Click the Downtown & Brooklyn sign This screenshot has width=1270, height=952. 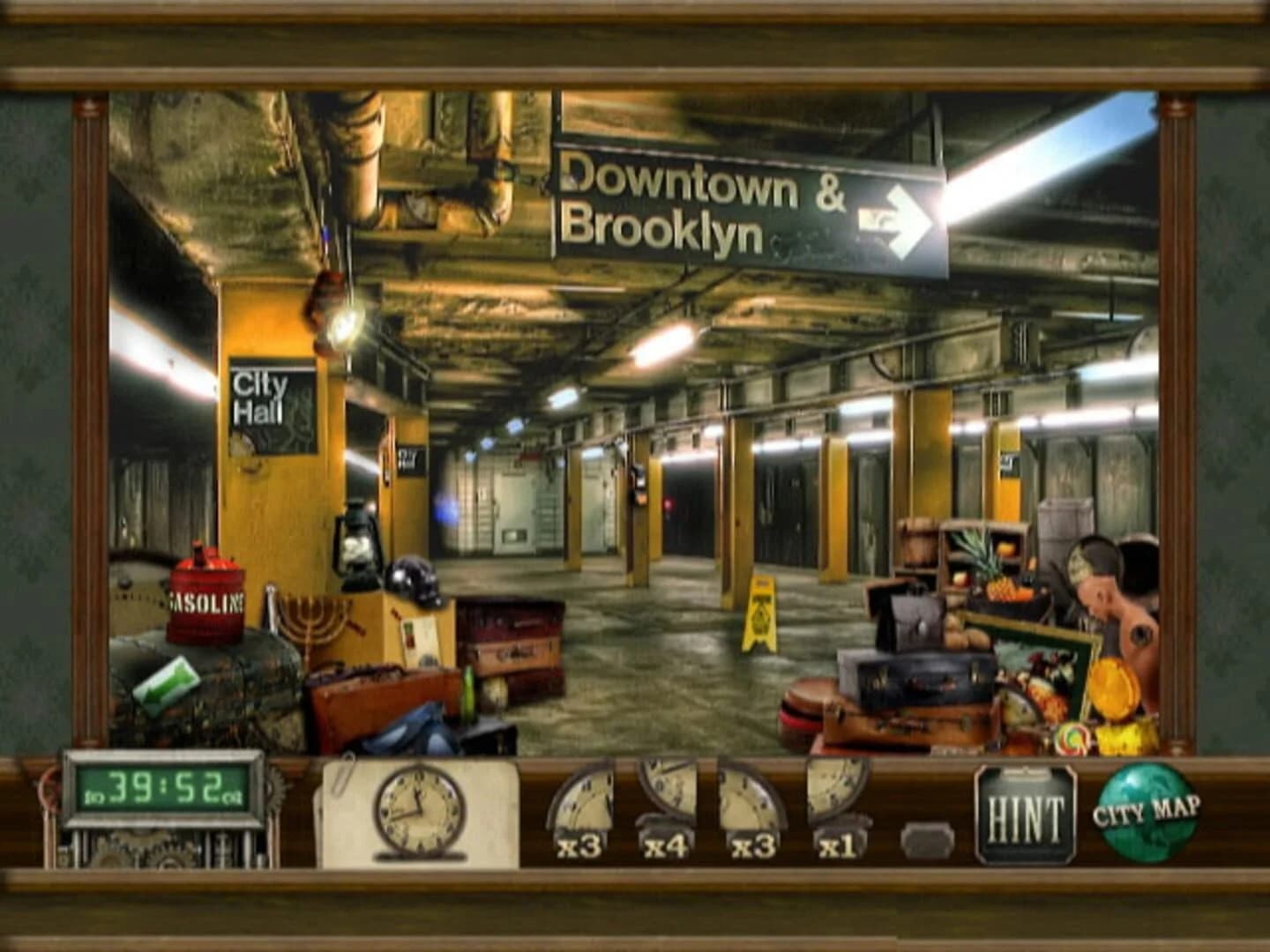click(x=723, y=203)
